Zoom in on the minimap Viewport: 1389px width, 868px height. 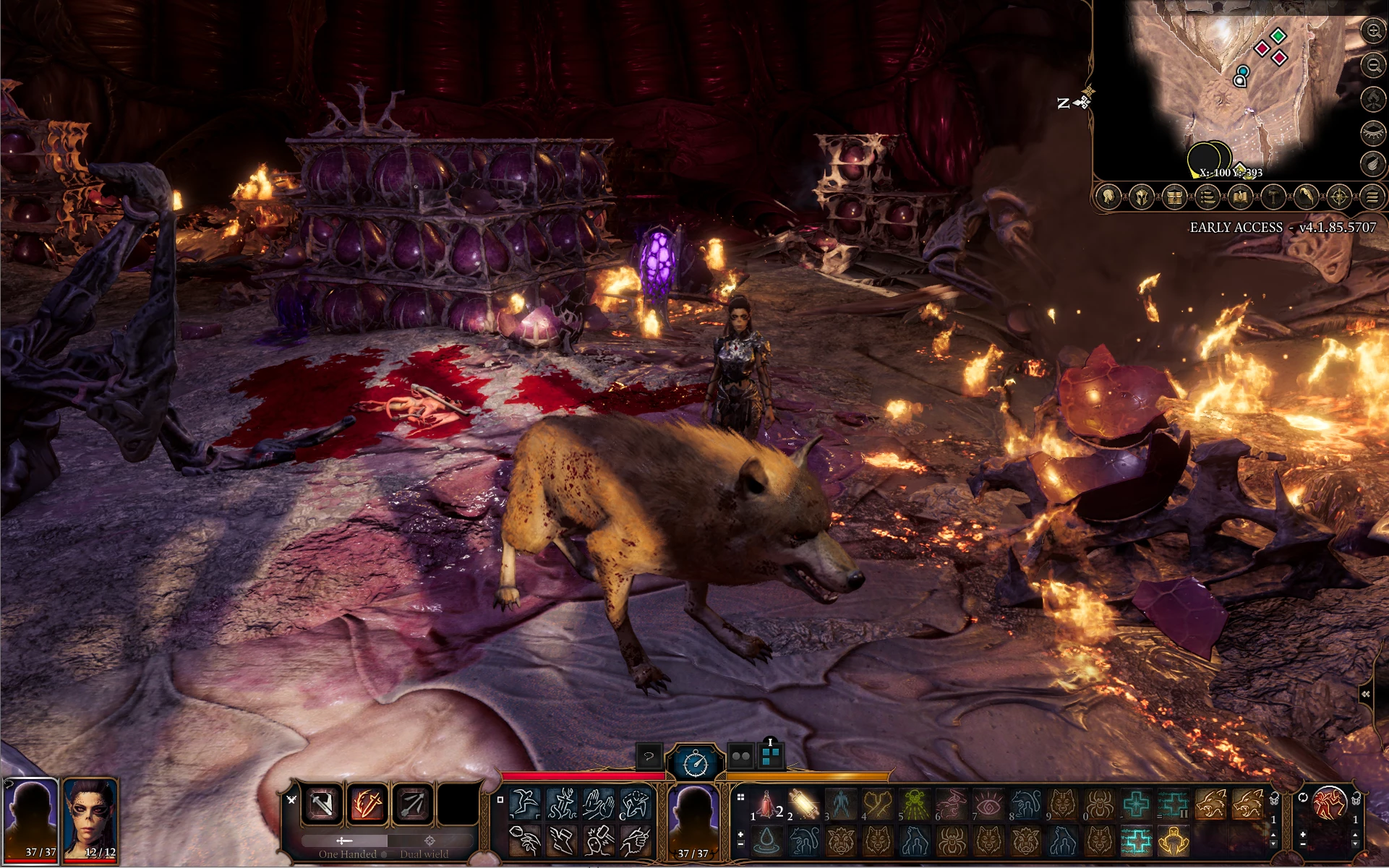tap(1372, 31)
